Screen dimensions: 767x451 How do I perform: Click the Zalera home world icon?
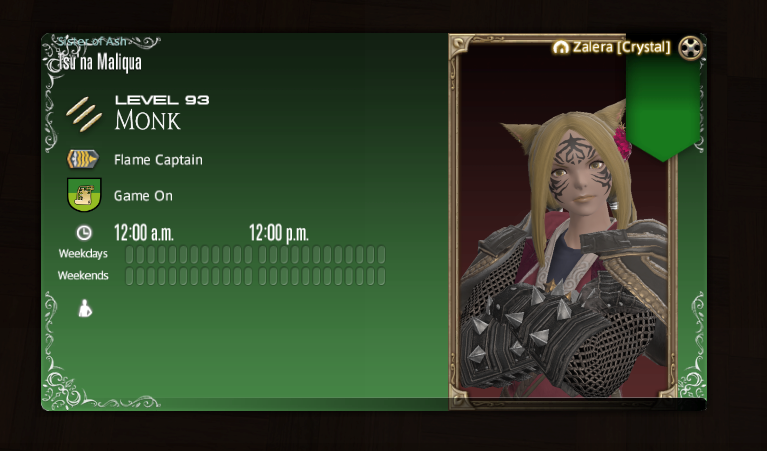click(x=561, y=47)
